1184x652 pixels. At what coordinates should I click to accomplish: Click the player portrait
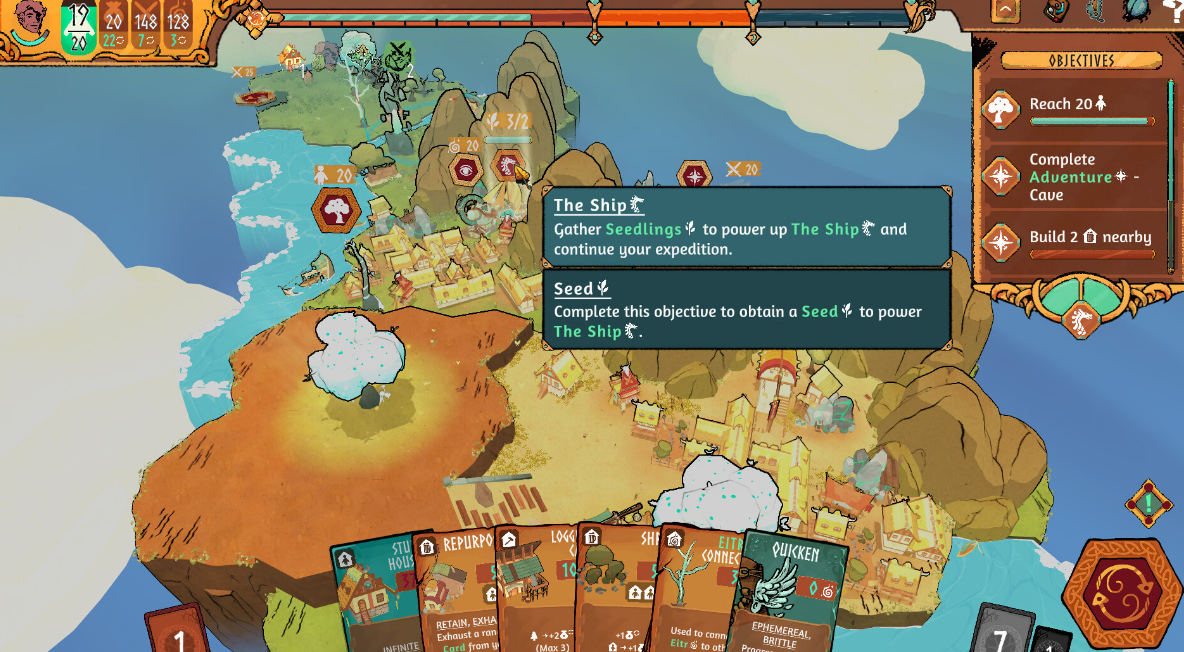pos(30,22)
